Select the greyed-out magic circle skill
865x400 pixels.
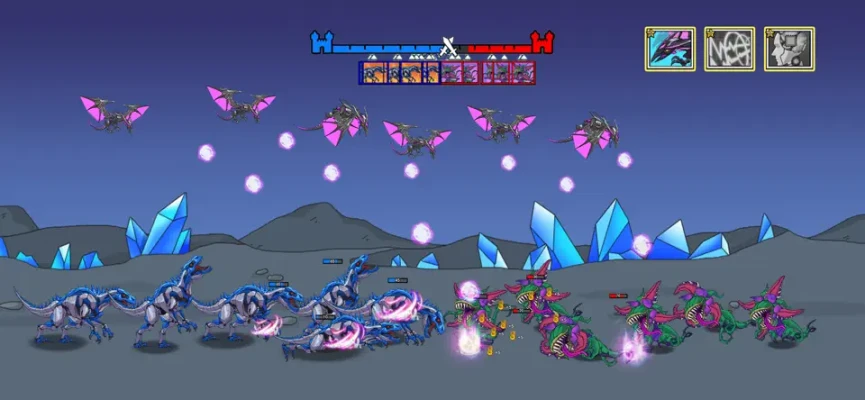tap(730, 49)
